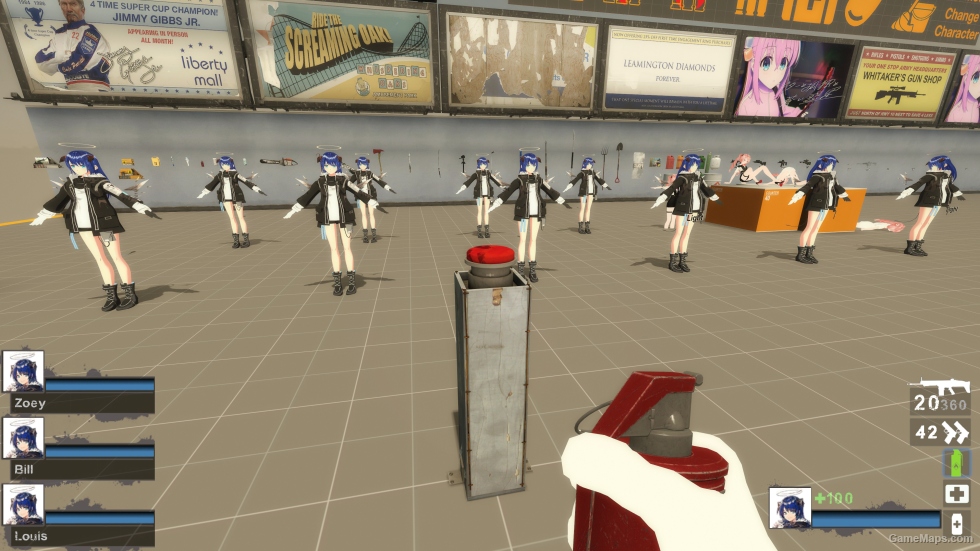The height and width of the screenshot is (551, 980).
Task: Click Louis's teammate portrait
Action: [23, 505]
